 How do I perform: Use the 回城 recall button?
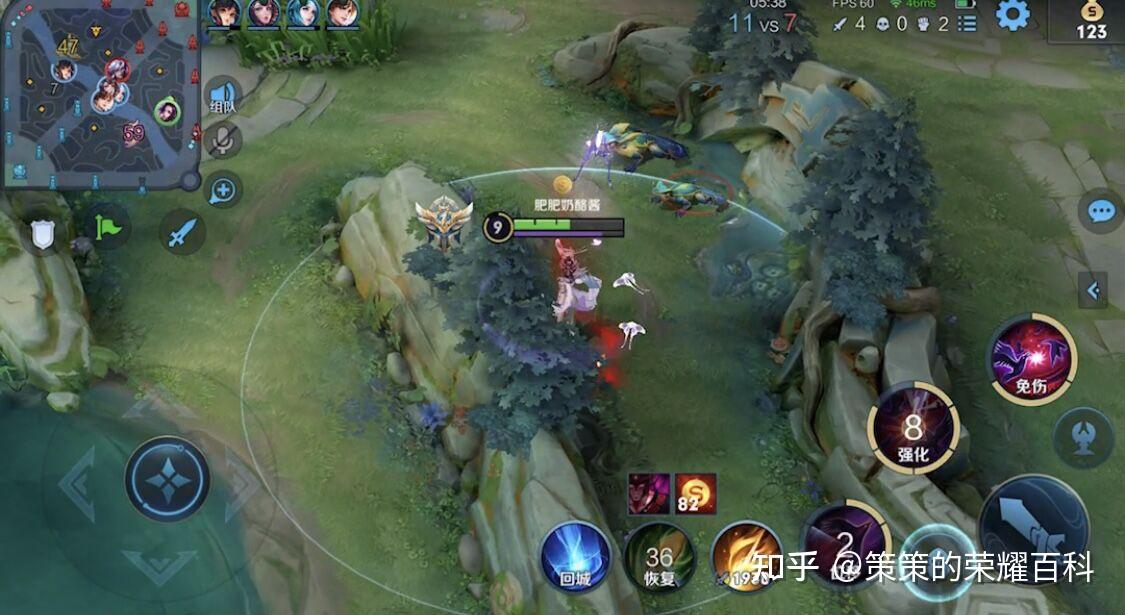pyautogui.click(x=576, y=556)
